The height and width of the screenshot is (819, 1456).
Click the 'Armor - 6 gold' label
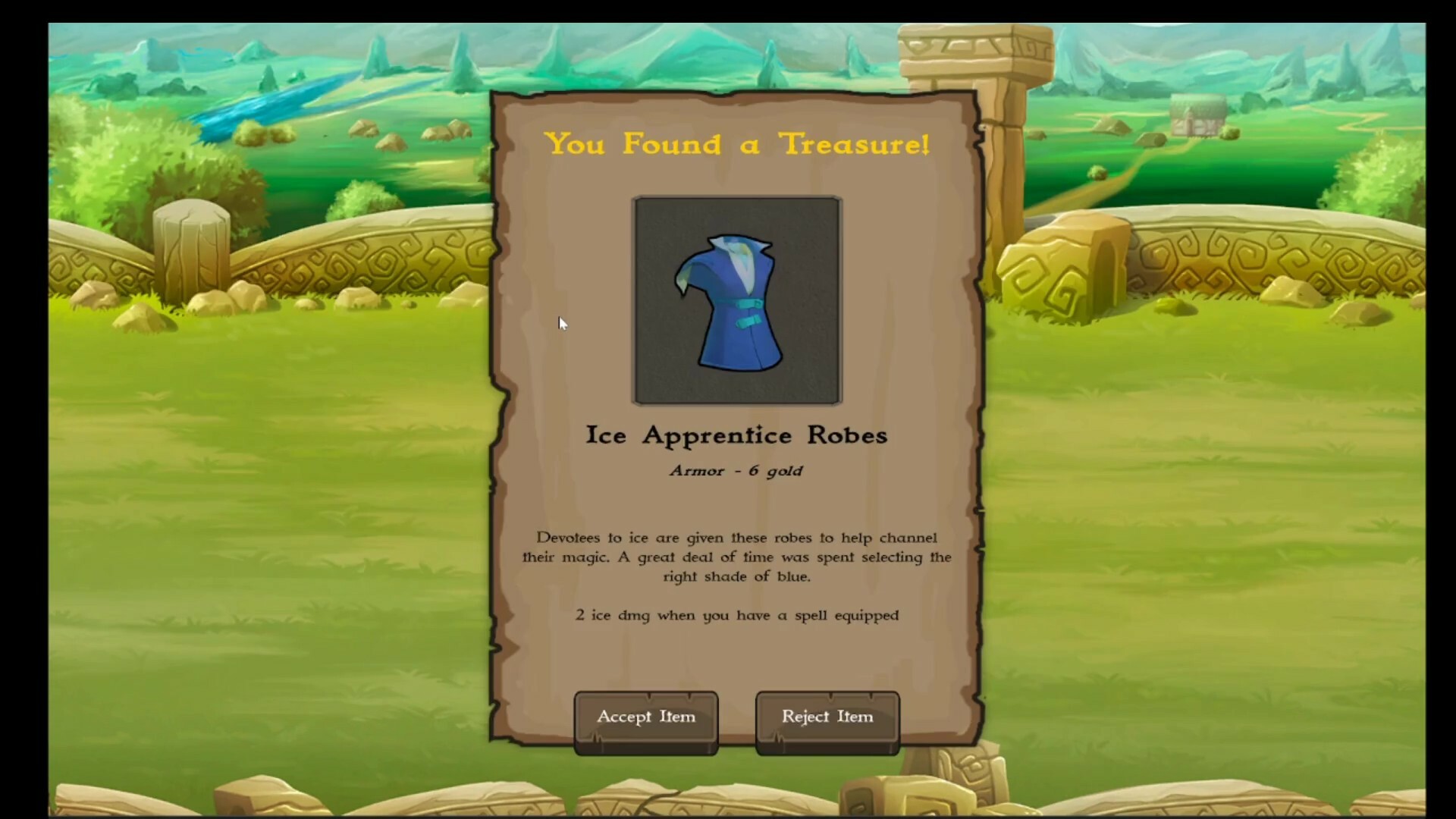735,470
